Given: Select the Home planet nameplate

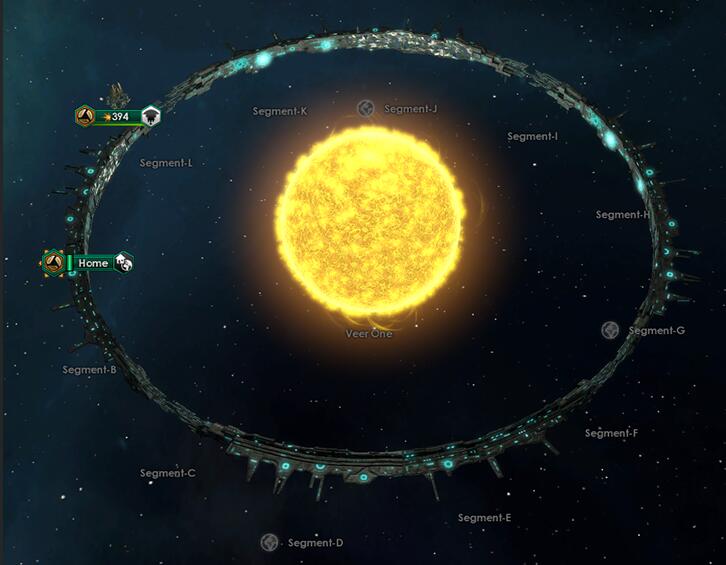Looking at the screenshot, I should pyautogui.click(x=93, y=263).
